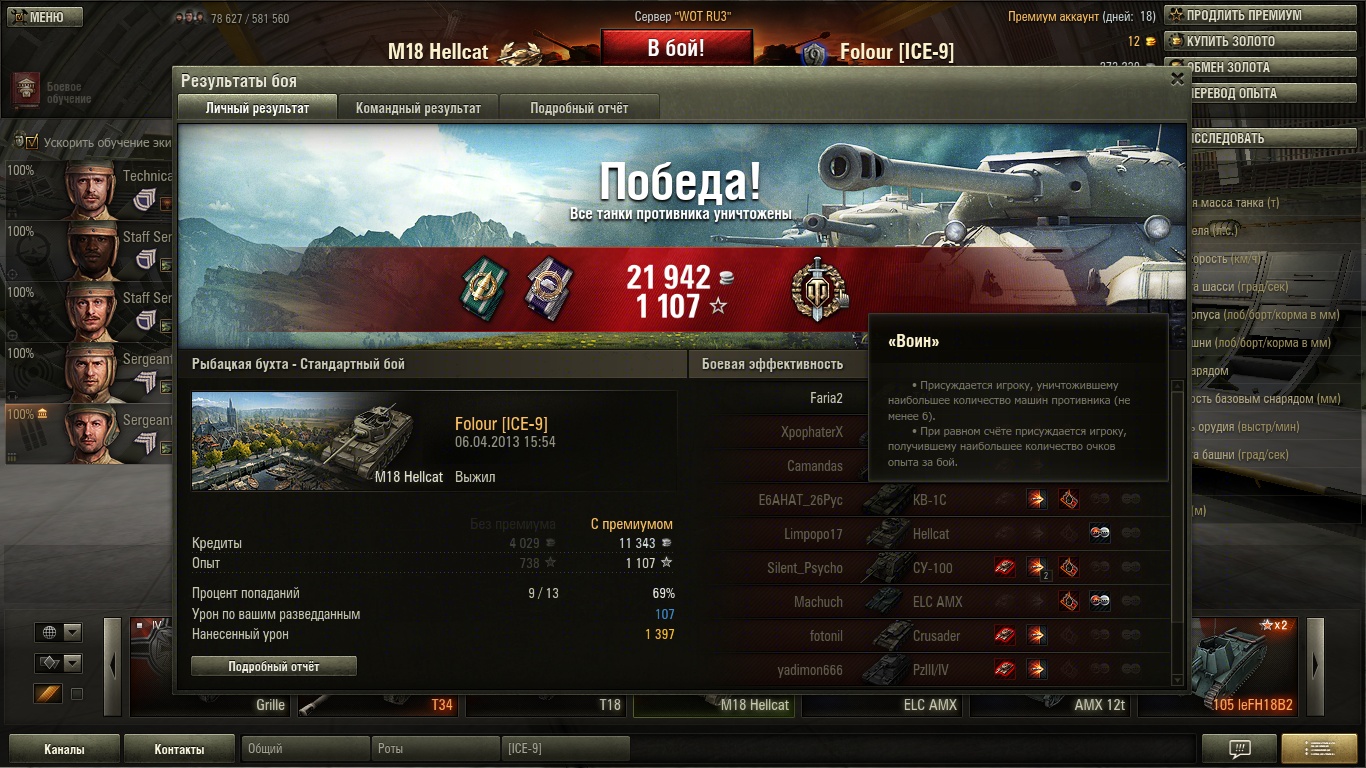Open the Боевое обучение battle training icon
This screenshot has height=768, width=1366.
[27, 90]
